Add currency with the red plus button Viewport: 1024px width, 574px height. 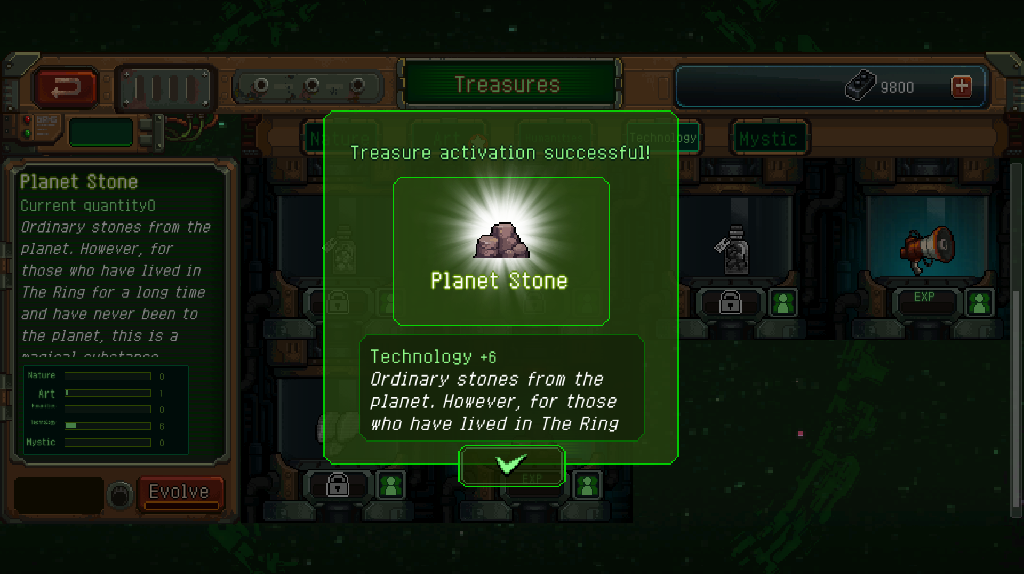pos(962,87)
